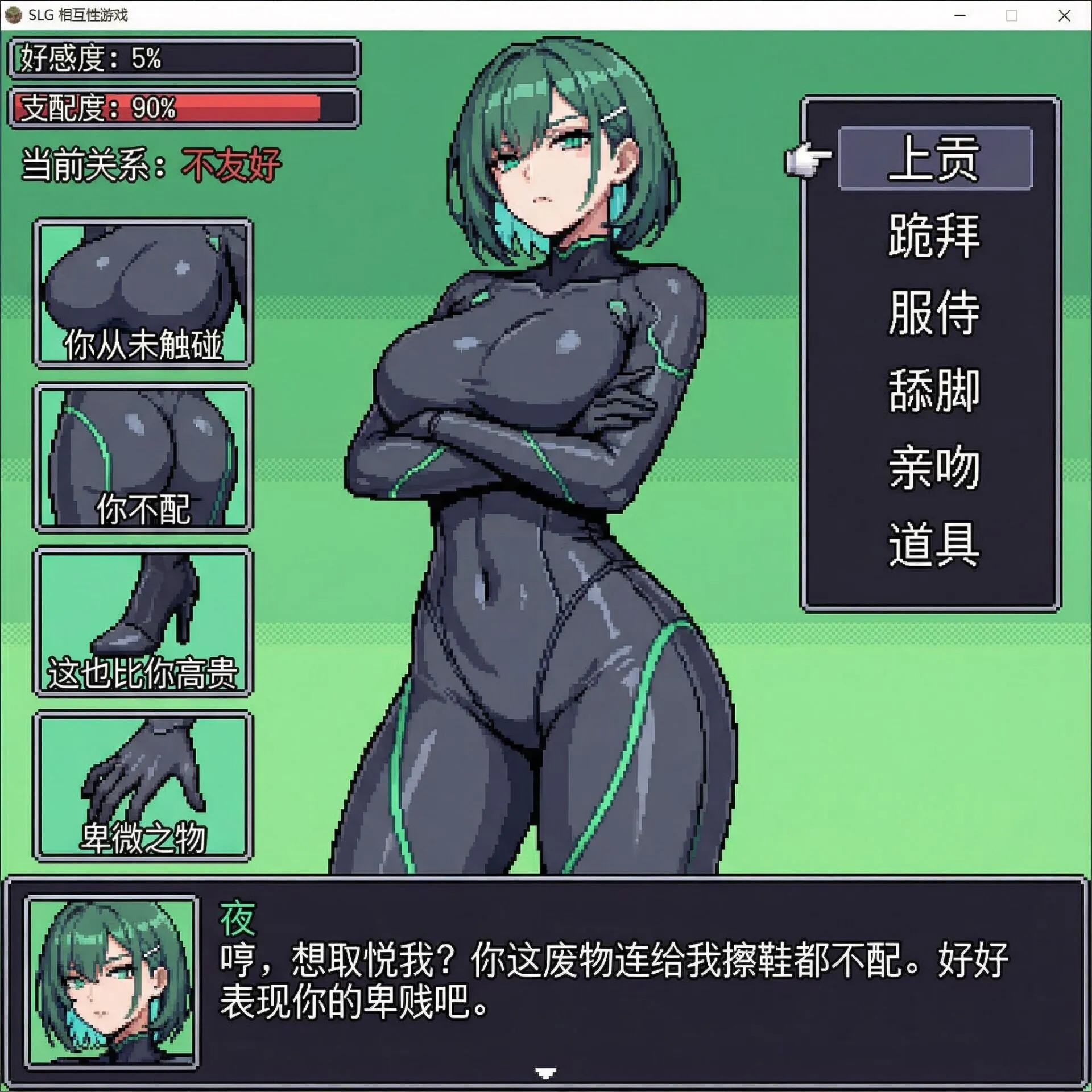Close the game window
Image resolution: width=1092 pixels, height=1092 pixels.
click(x=1064, y=15)
